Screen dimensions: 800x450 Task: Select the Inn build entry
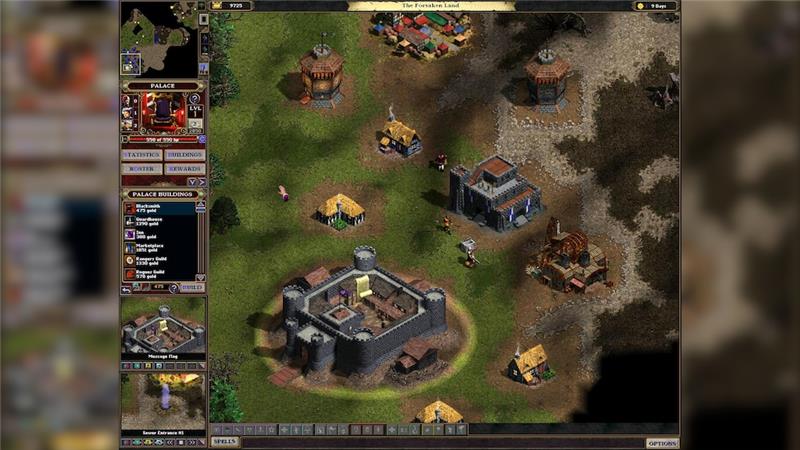160,234
